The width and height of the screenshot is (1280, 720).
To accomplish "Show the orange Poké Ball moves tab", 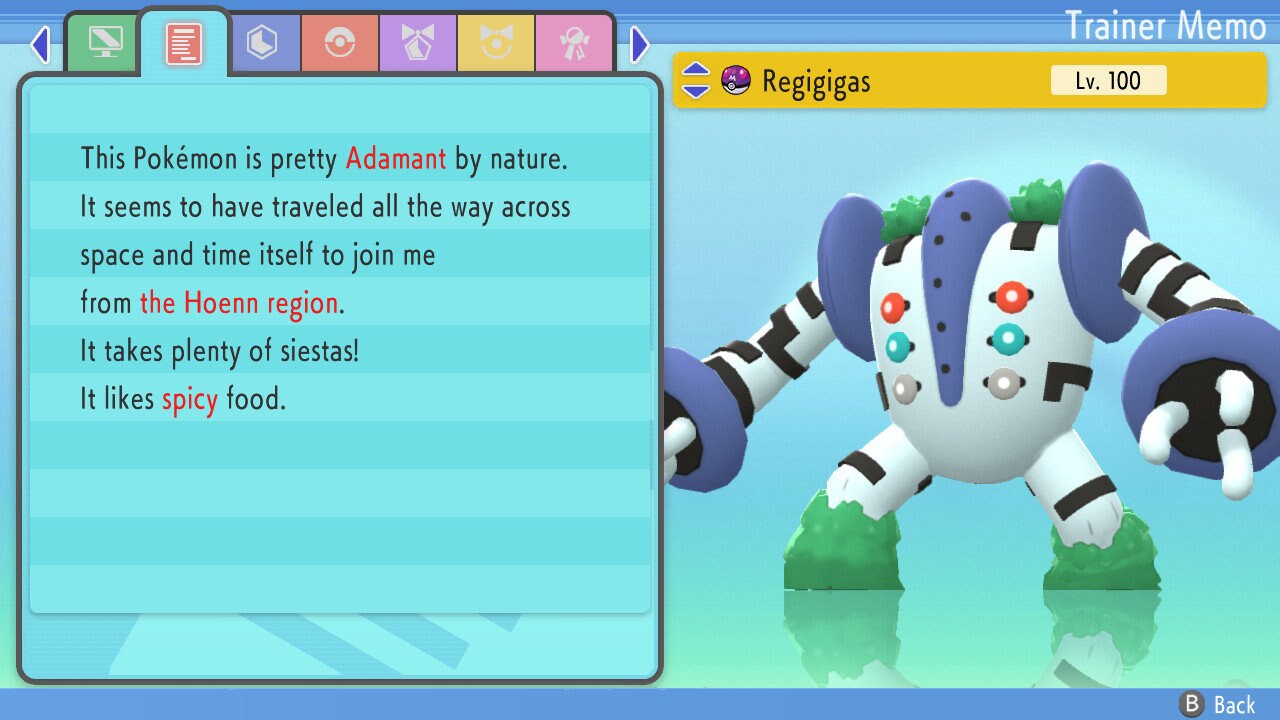I will pyautogui.click(x=340, y=43).
